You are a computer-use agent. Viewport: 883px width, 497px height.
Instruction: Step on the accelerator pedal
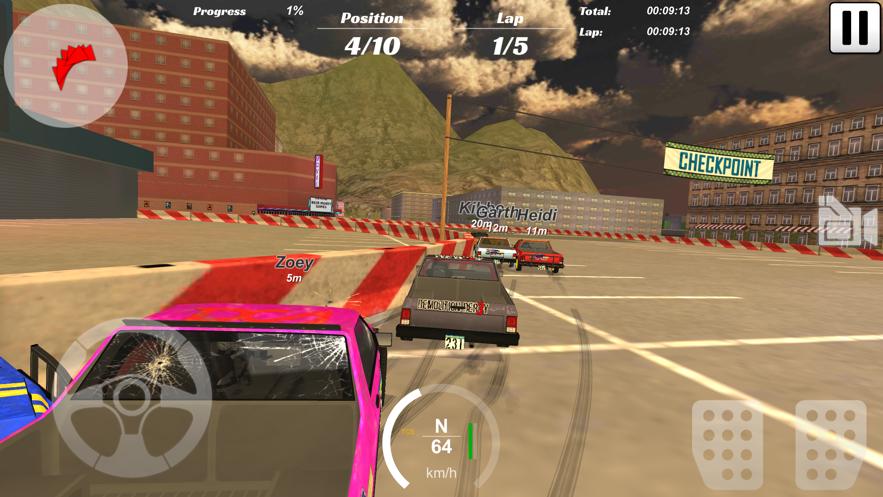click(830, 444)
